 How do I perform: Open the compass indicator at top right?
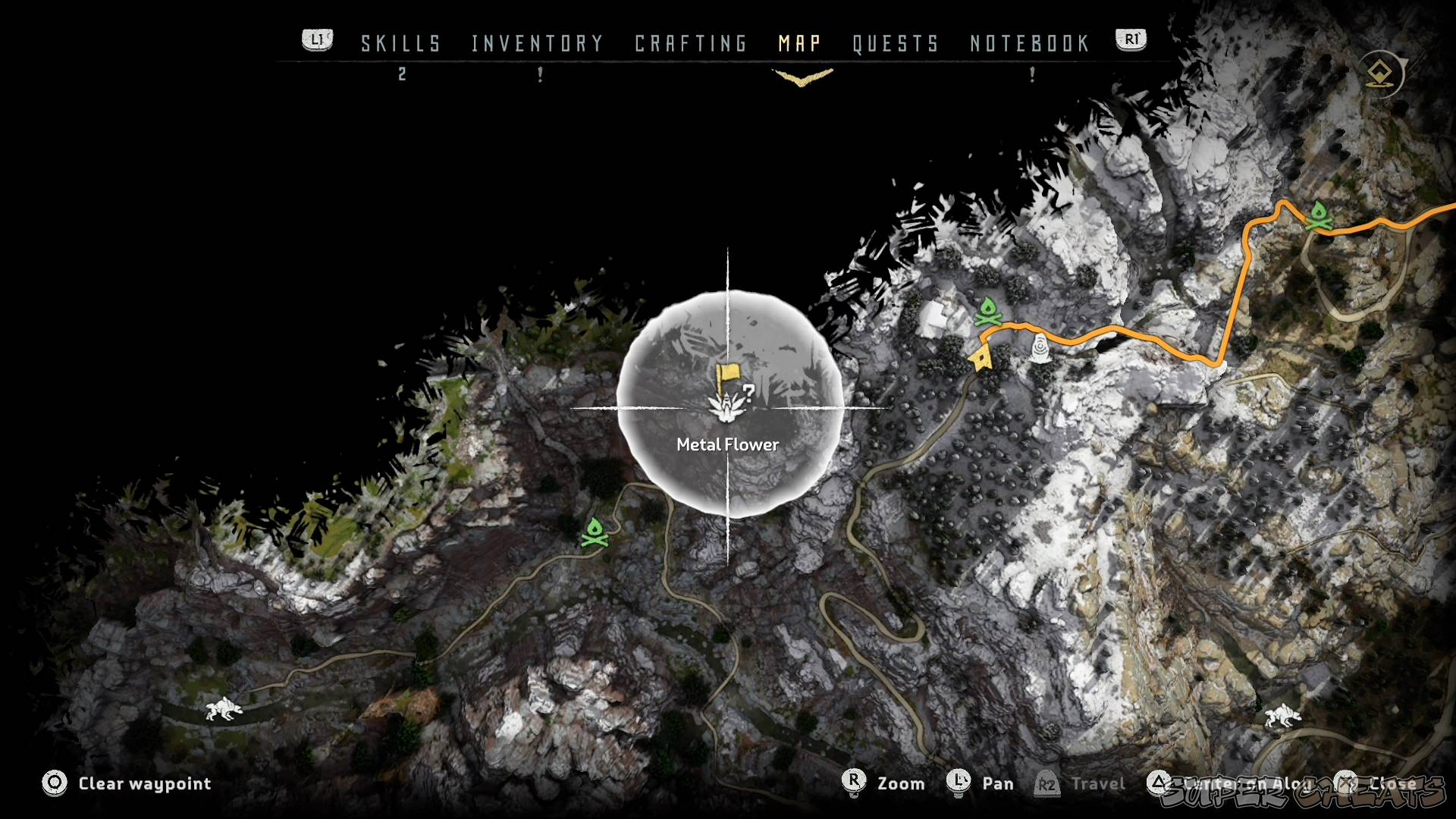point(1380,72)
